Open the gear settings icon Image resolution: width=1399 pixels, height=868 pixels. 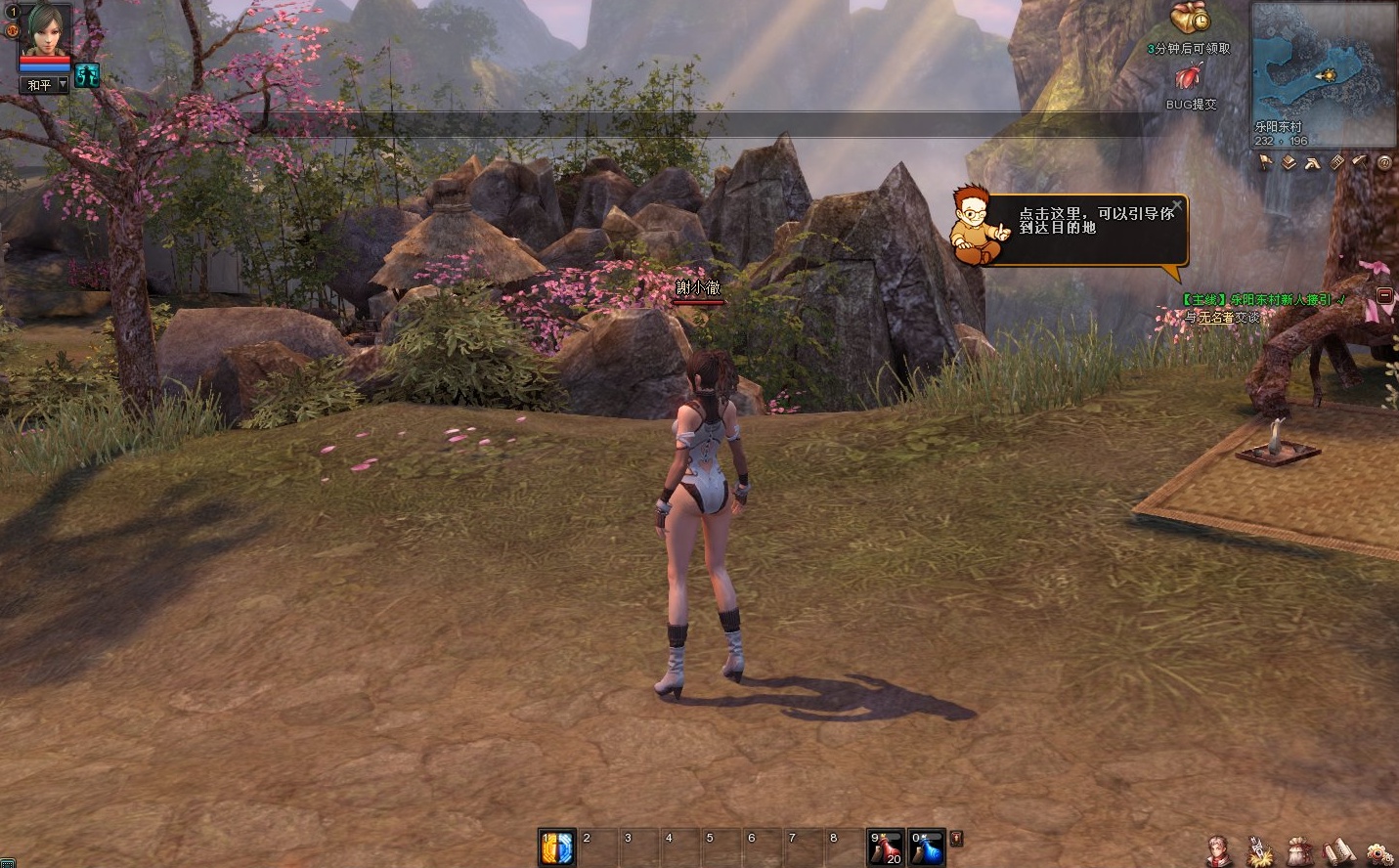[1379, 850]
